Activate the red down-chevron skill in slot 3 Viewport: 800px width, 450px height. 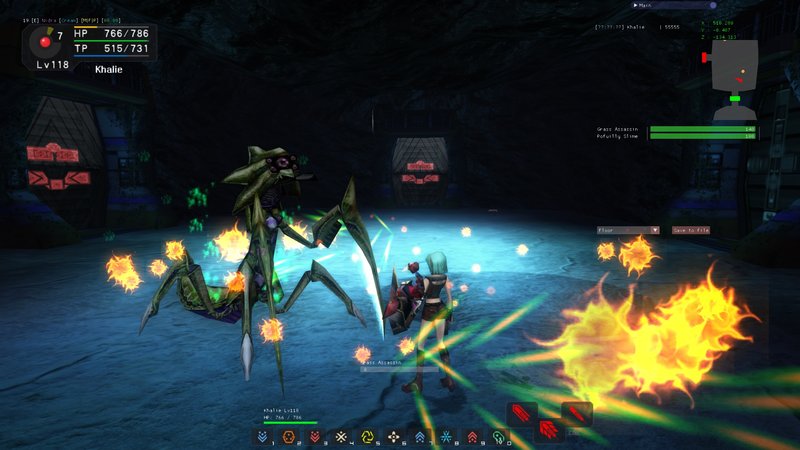click(x=315, y=437)
